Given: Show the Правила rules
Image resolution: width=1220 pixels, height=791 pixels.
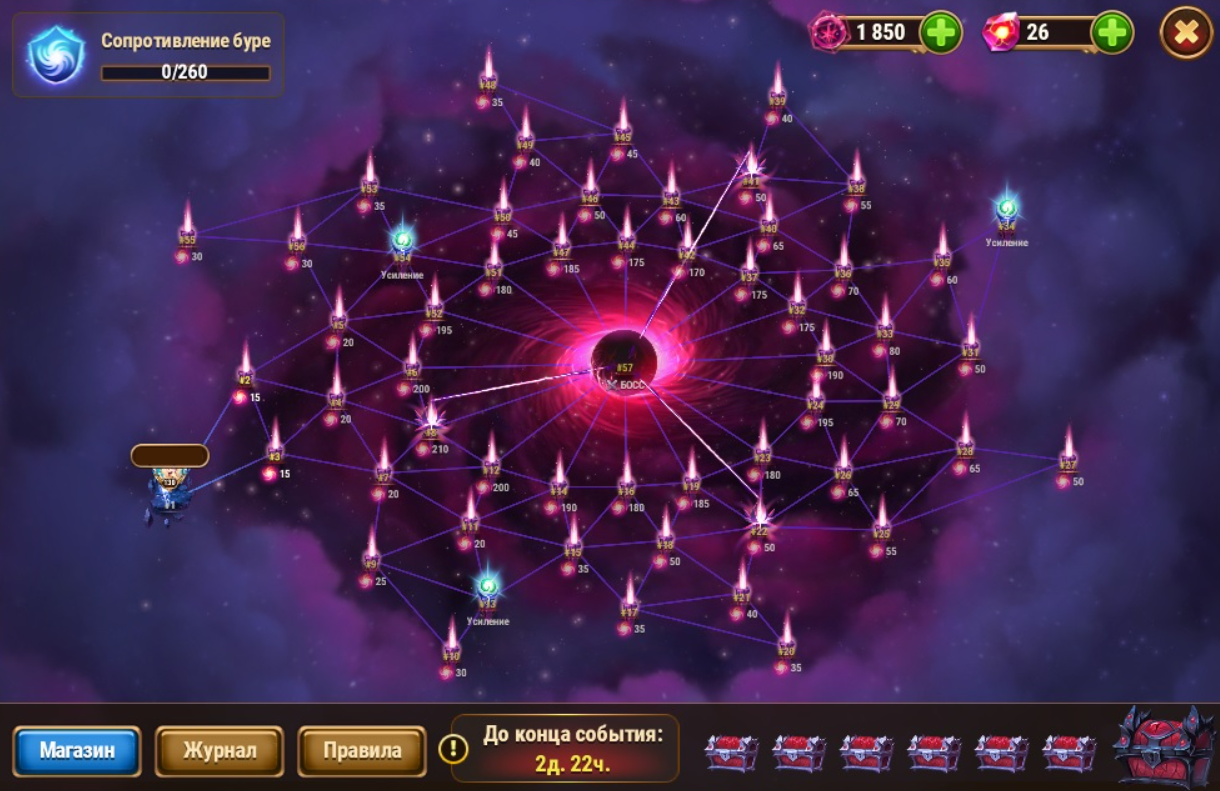Looking at the screenshot, I should 362,751.
